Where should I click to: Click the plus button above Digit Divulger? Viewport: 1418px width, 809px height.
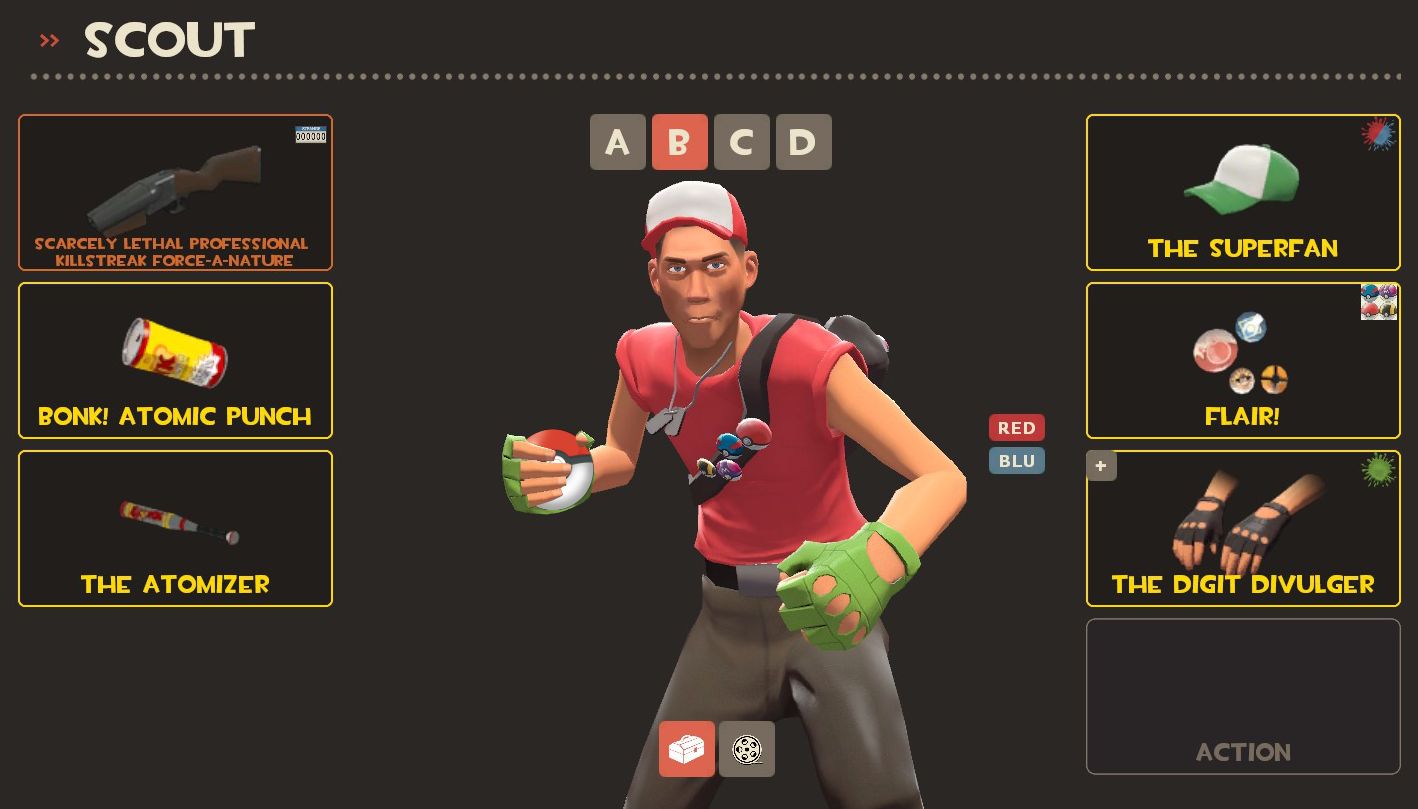point(1101,465)
